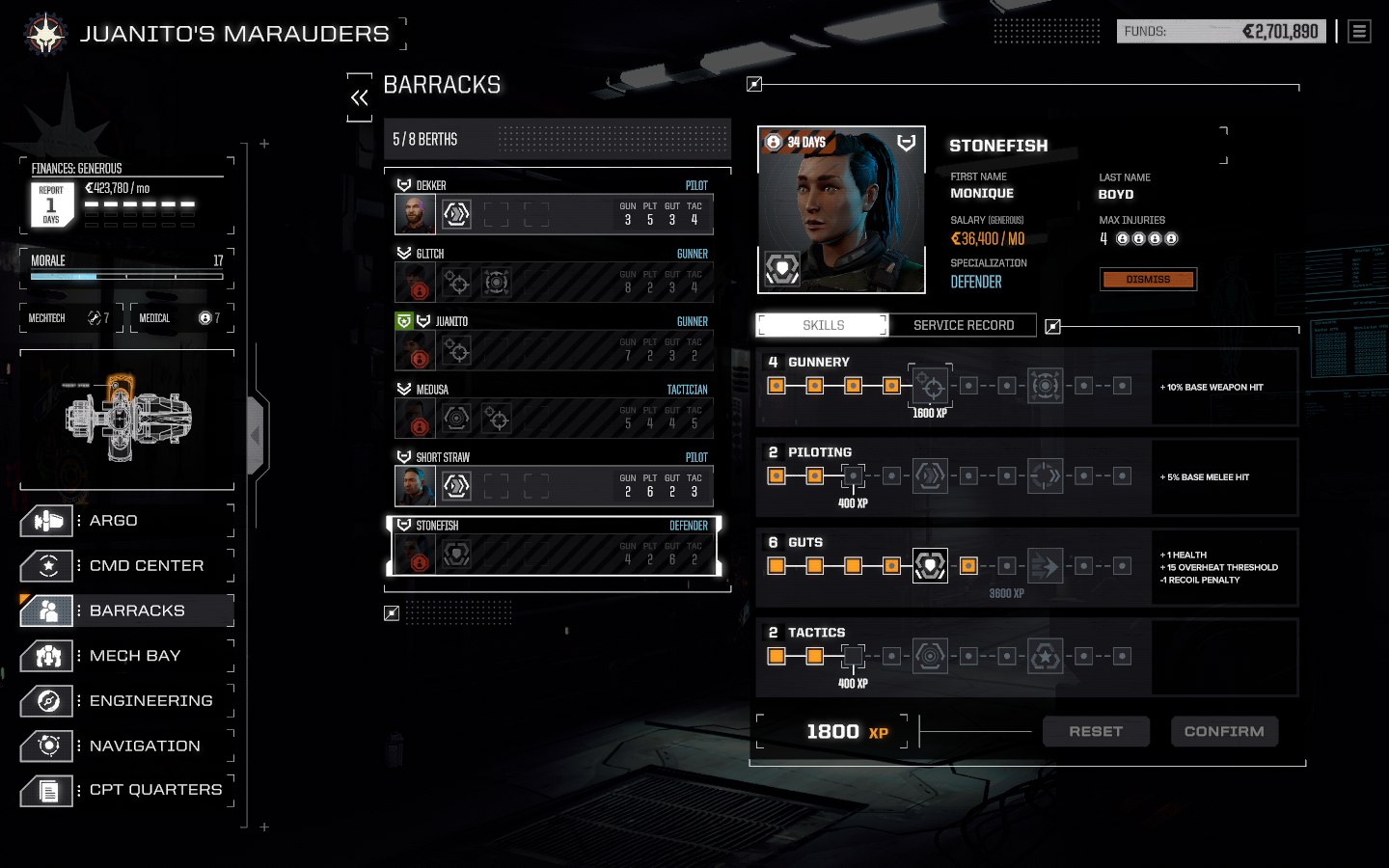The height and width of the screenshot is (868, 1389).
Task: Purchase the 400 XP Piloting node
Action: pos(853,476)
